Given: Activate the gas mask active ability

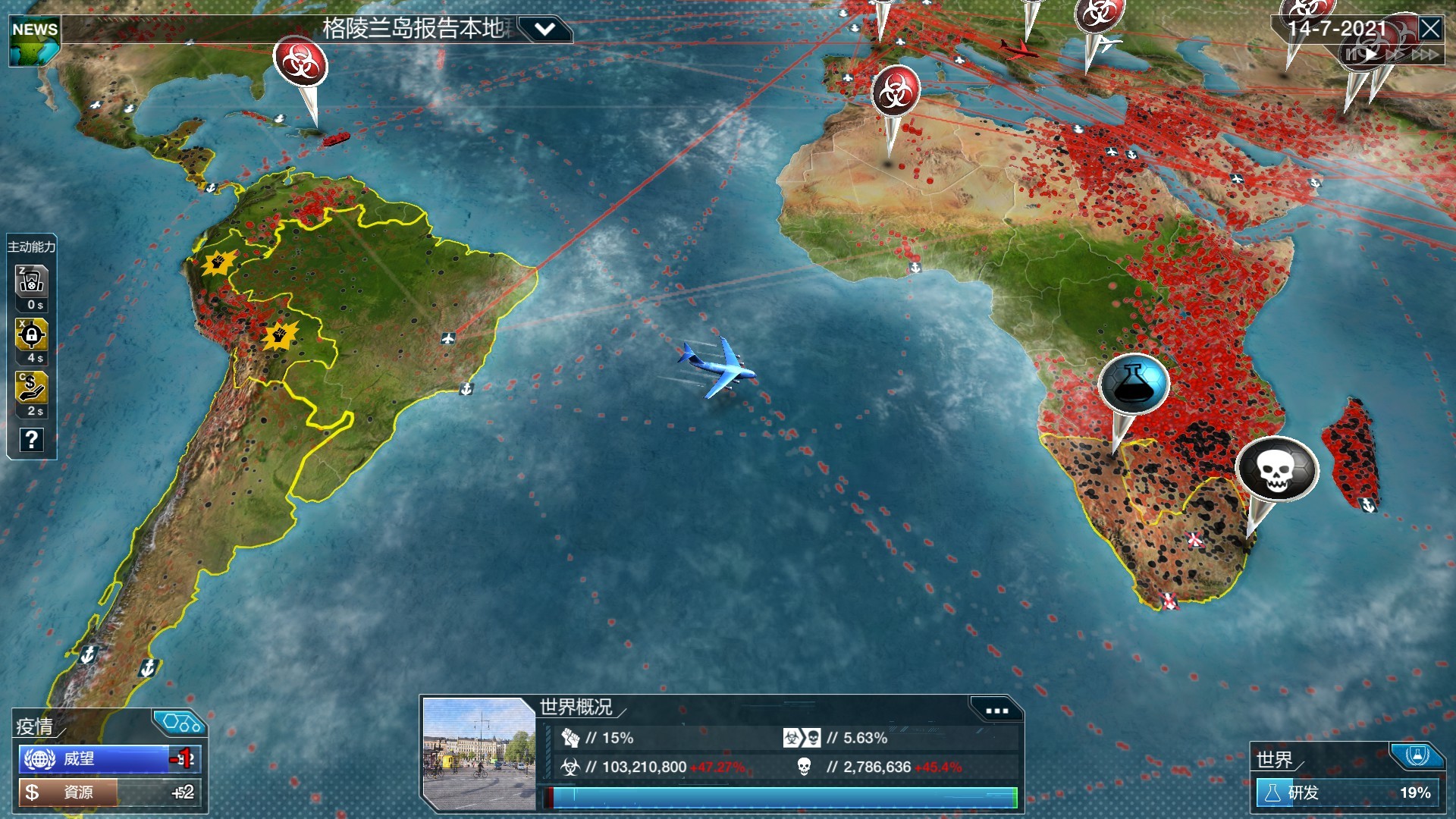Looking at the screenshot, I should click(x=32, y=282).
